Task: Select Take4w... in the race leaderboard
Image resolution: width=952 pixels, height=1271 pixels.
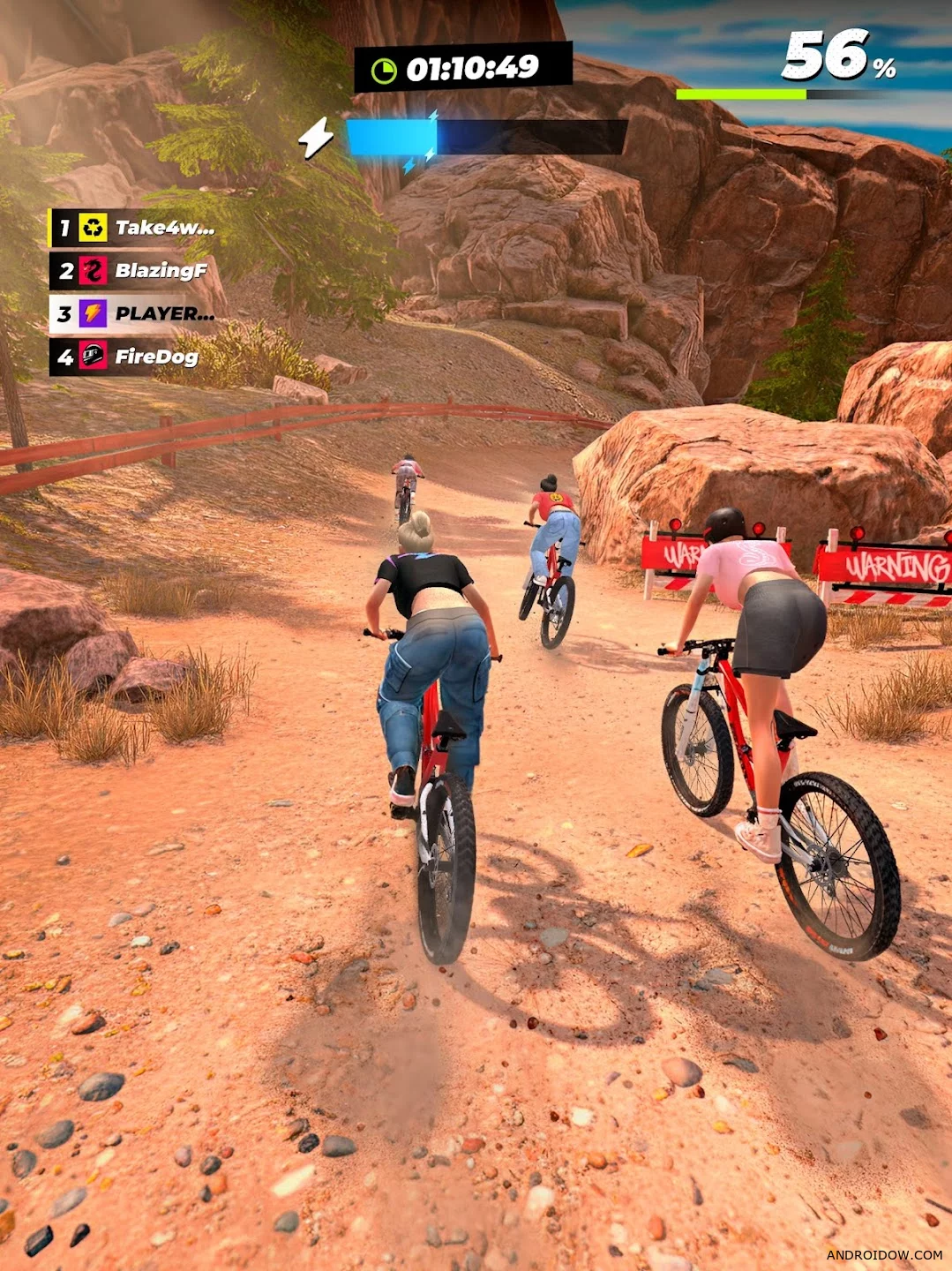Action: tap(134, 228)
